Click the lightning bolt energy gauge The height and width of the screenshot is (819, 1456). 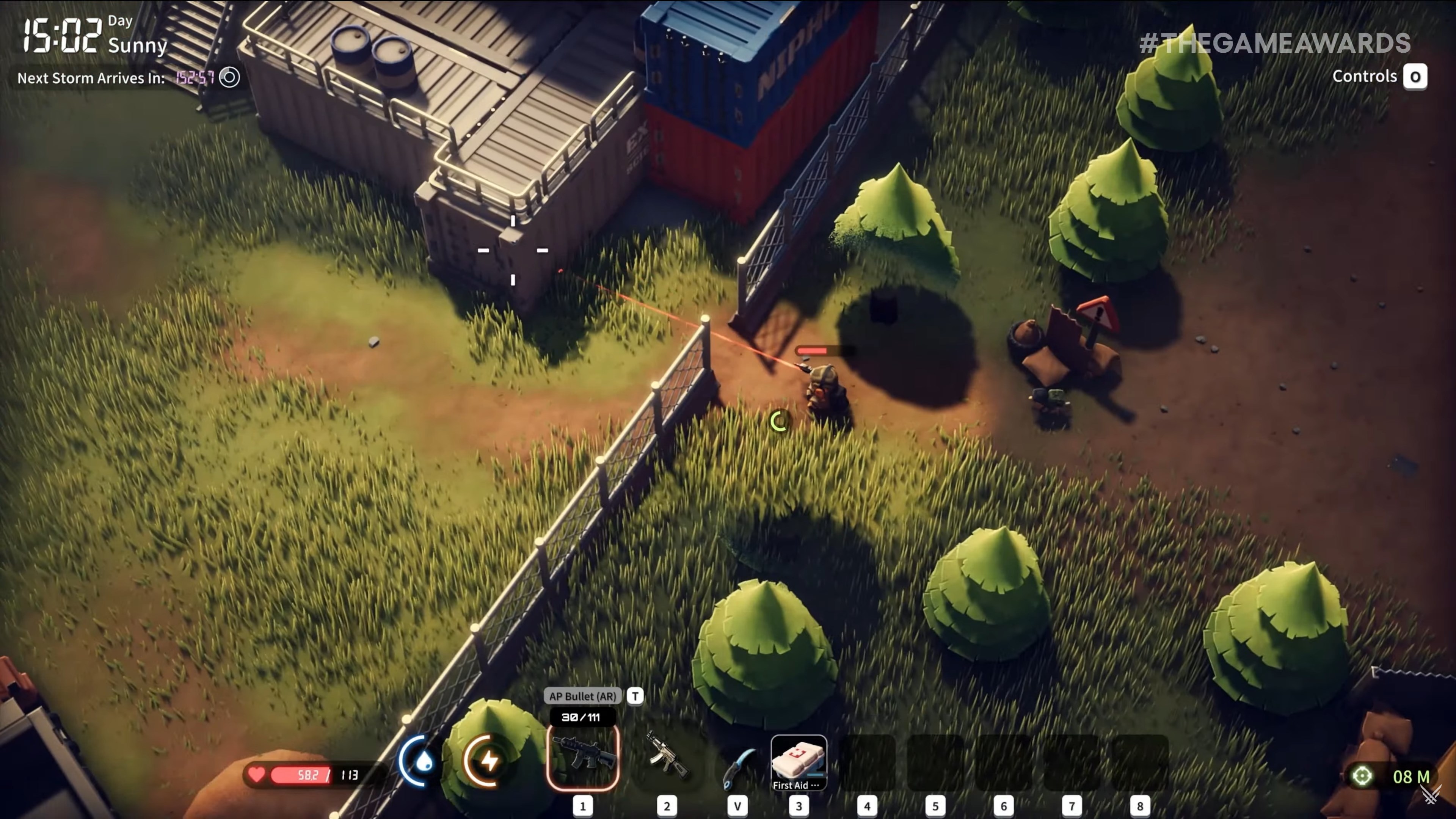[486, 761]
